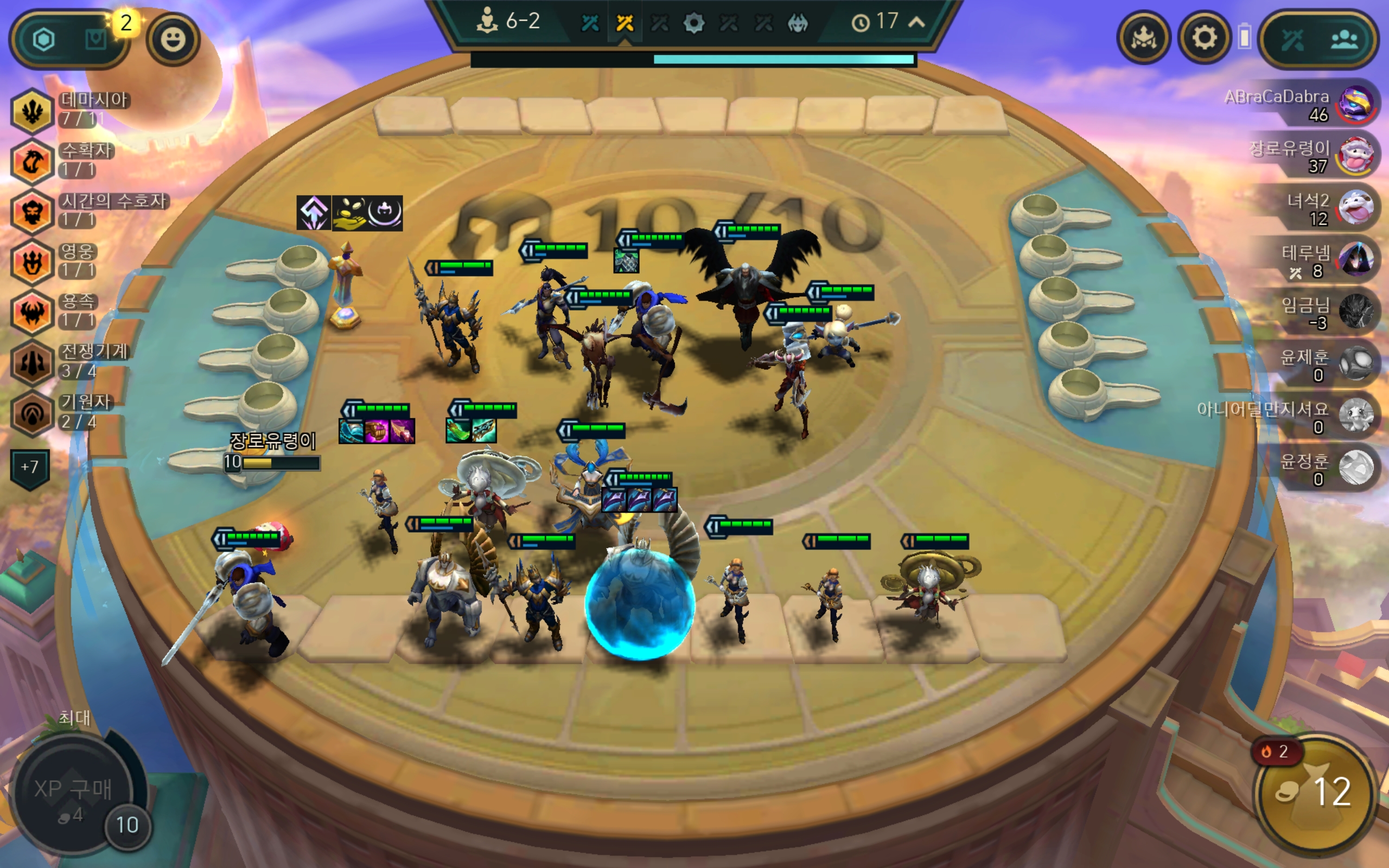Buy XP with the XP 구매 button
Screen dimensions: 1389x868
click(x=73, y=795)
